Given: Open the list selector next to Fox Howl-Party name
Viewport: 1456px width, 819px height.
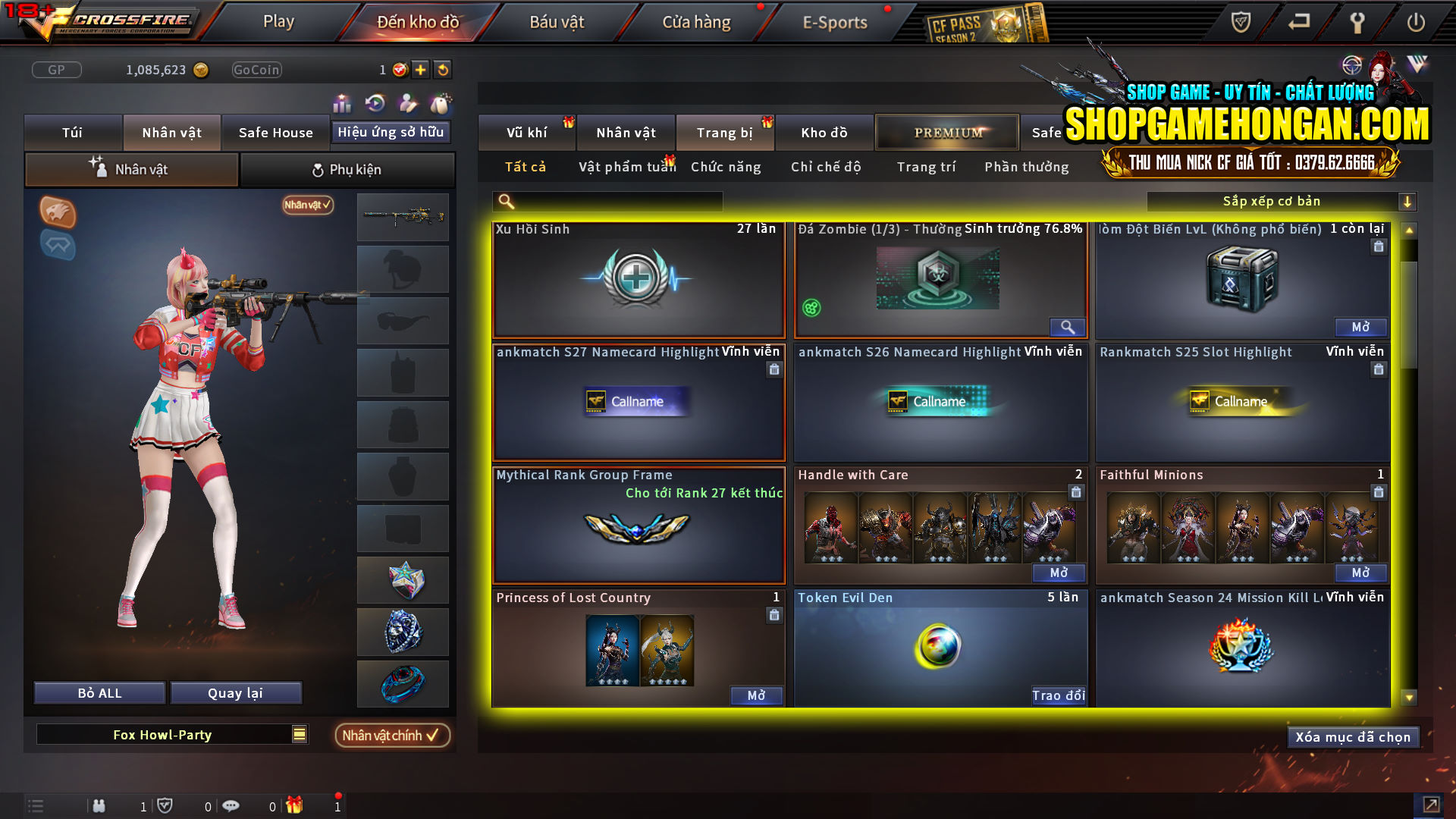Looking at the screenshot, I should 298,734.
